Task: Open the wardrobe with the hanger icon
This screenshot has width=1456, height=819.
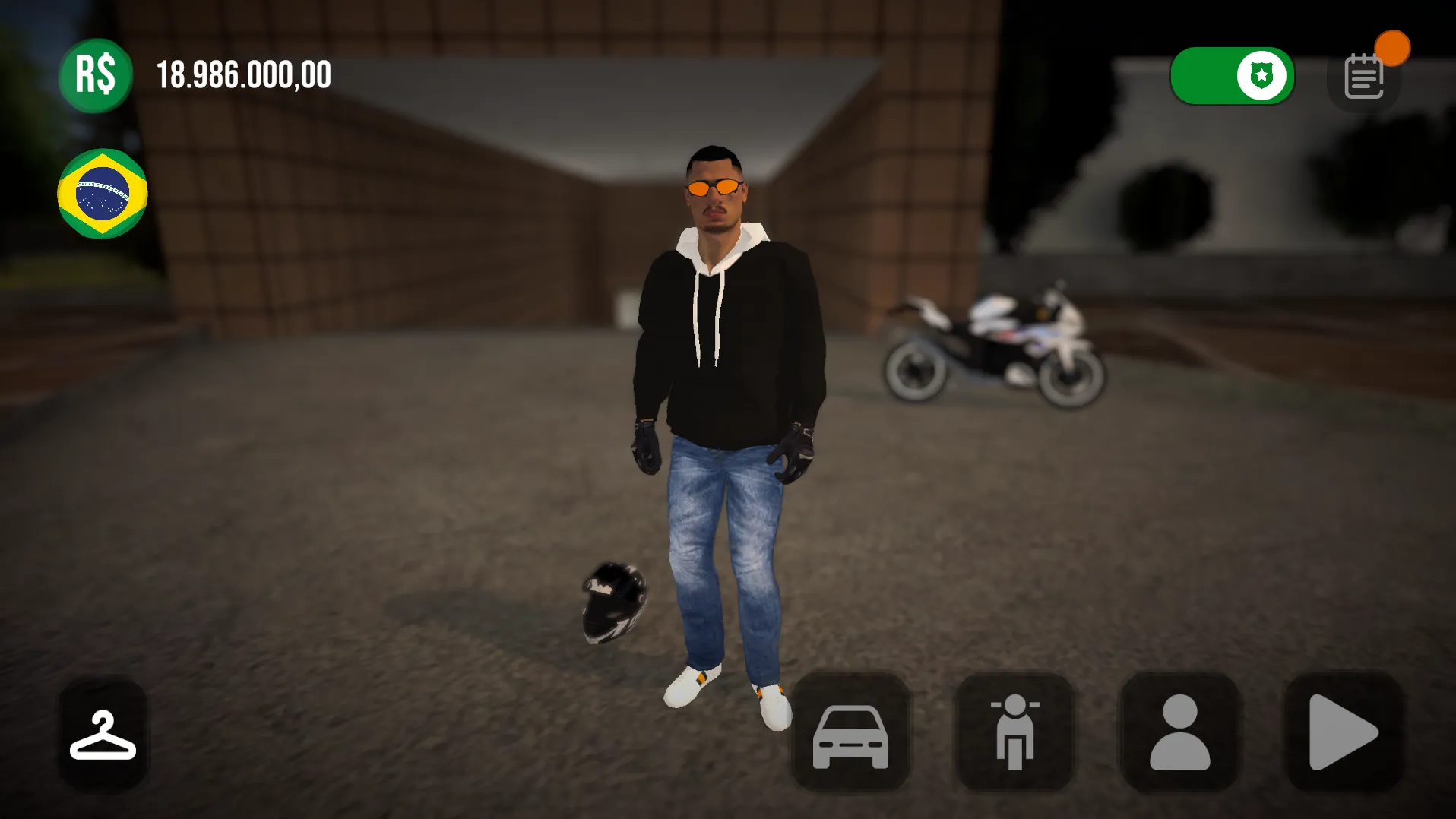Action: click(x=103, y=735)
